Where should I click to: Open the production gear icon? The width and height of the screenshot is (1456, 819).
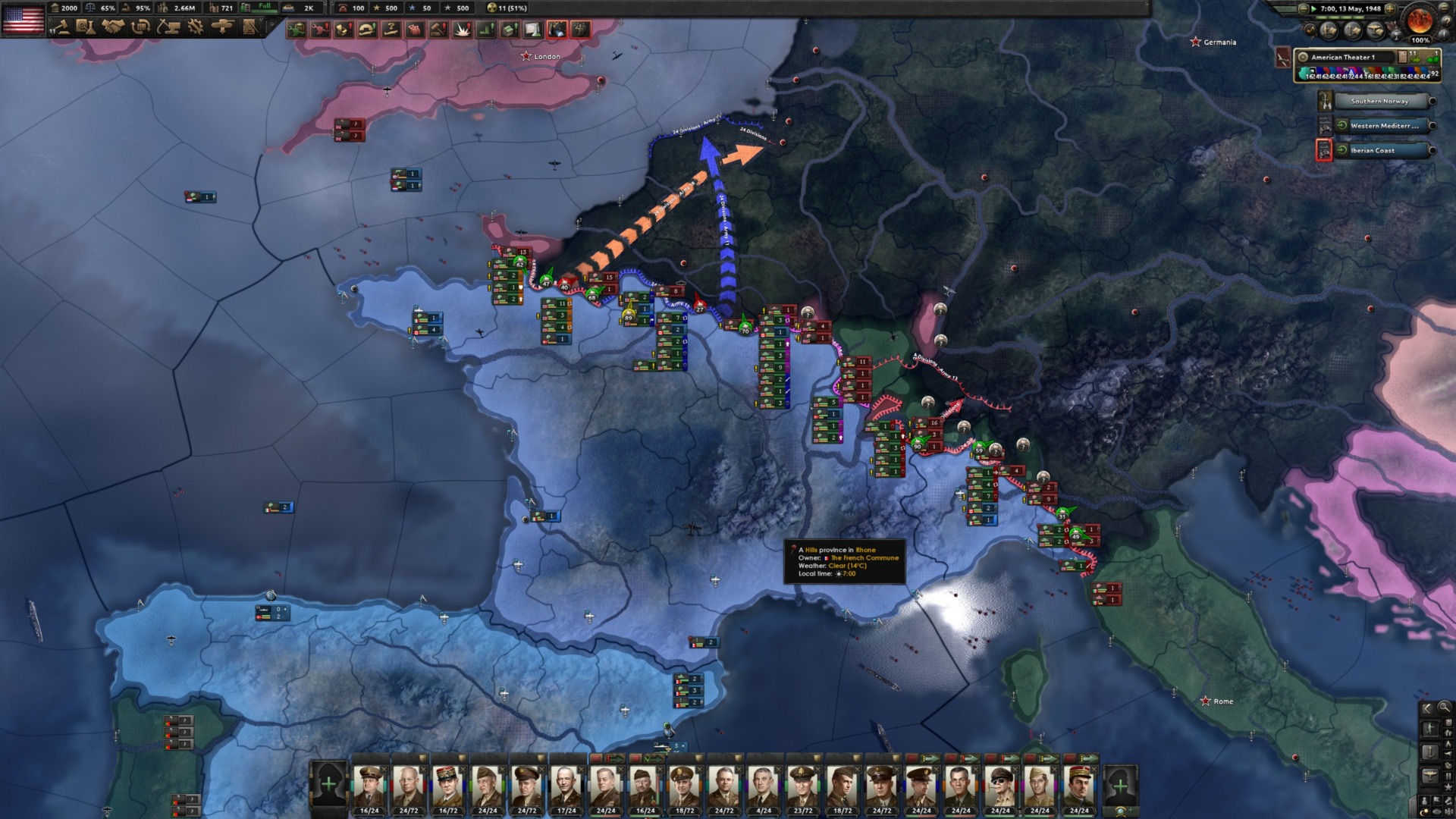195,26
